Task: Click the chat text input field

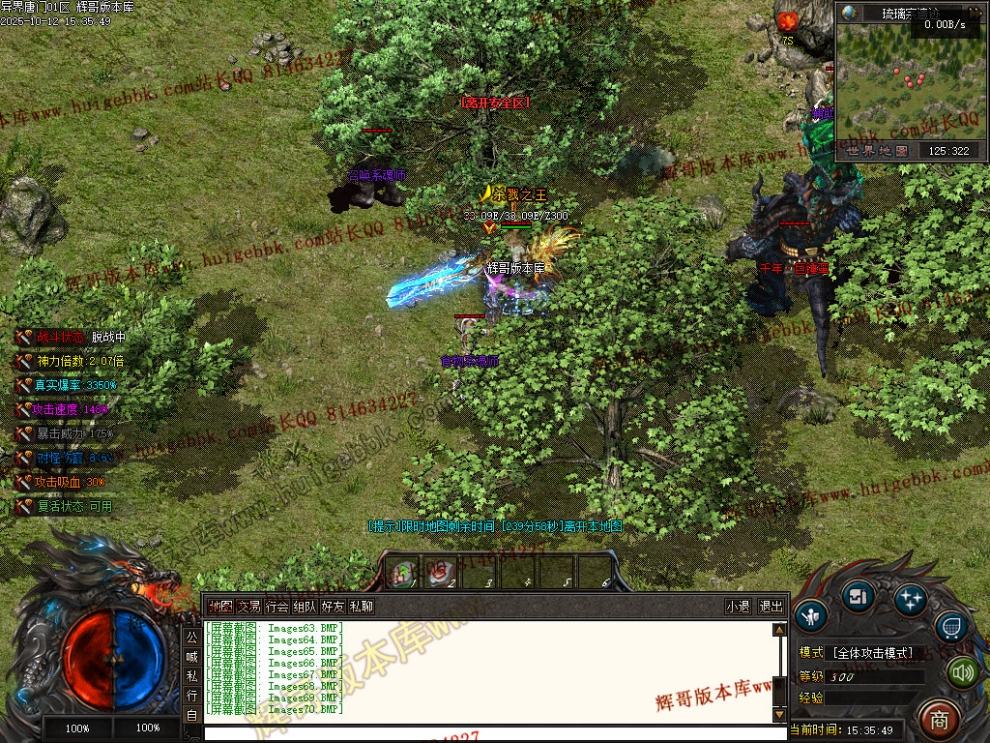Action: point(490,733)
